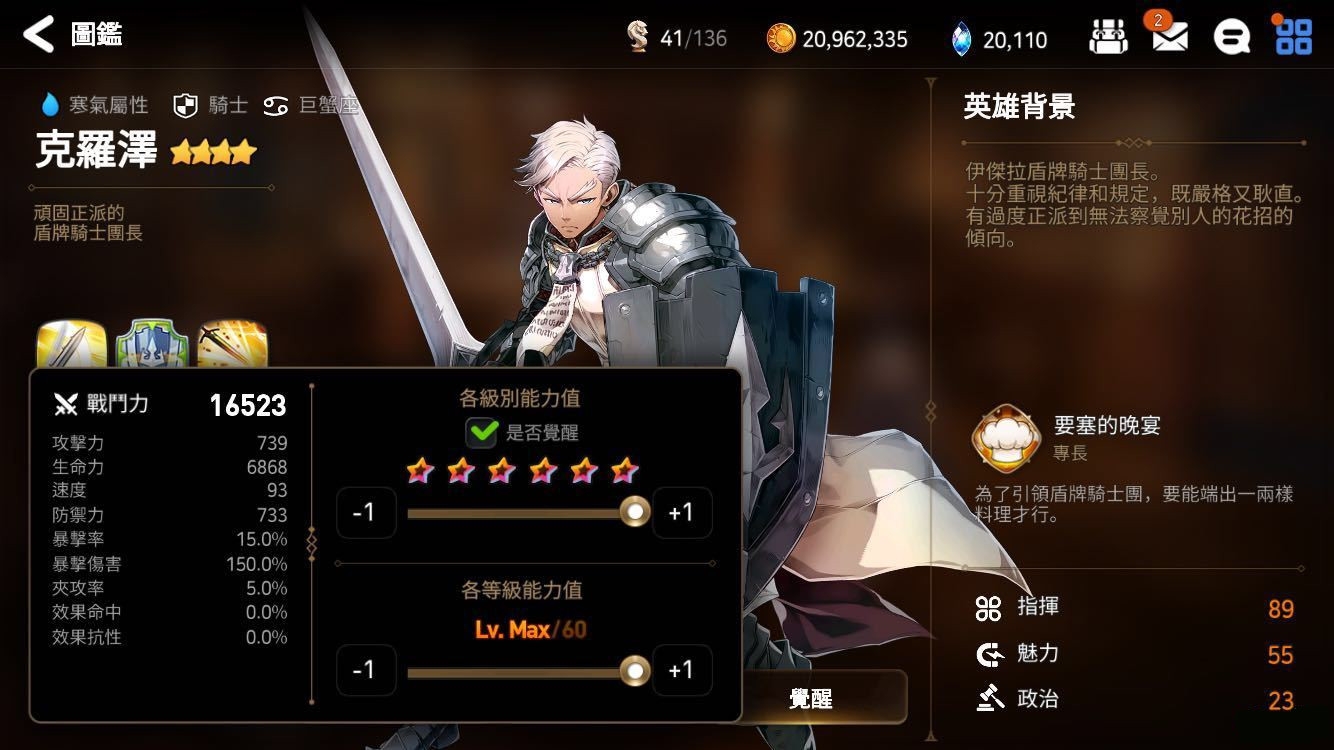
Task: Click the level slider handle
Action: click(634, 670)
